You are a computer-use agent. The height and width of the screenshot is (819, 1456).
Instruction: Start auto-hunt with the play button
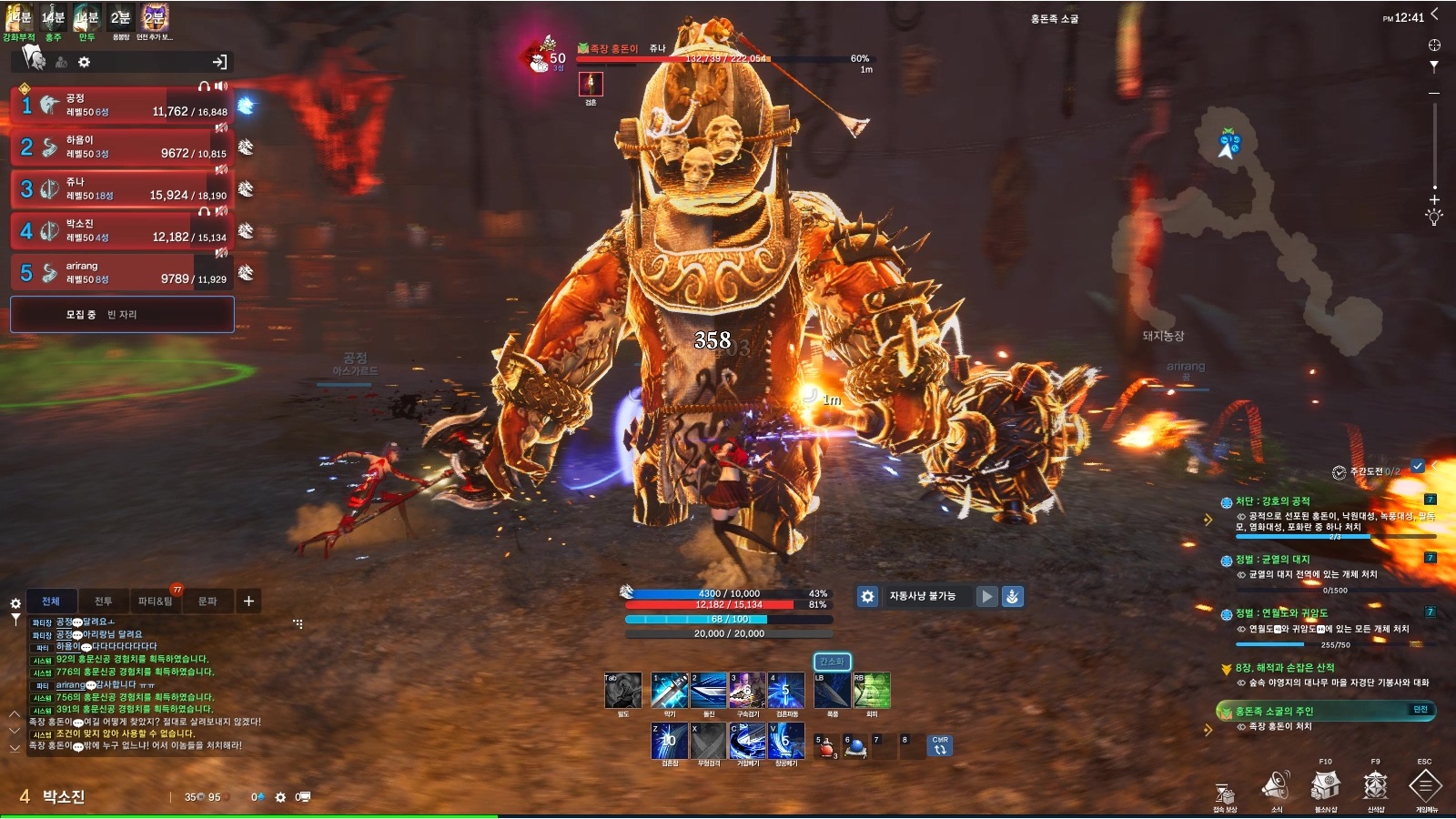coord(986,597)
